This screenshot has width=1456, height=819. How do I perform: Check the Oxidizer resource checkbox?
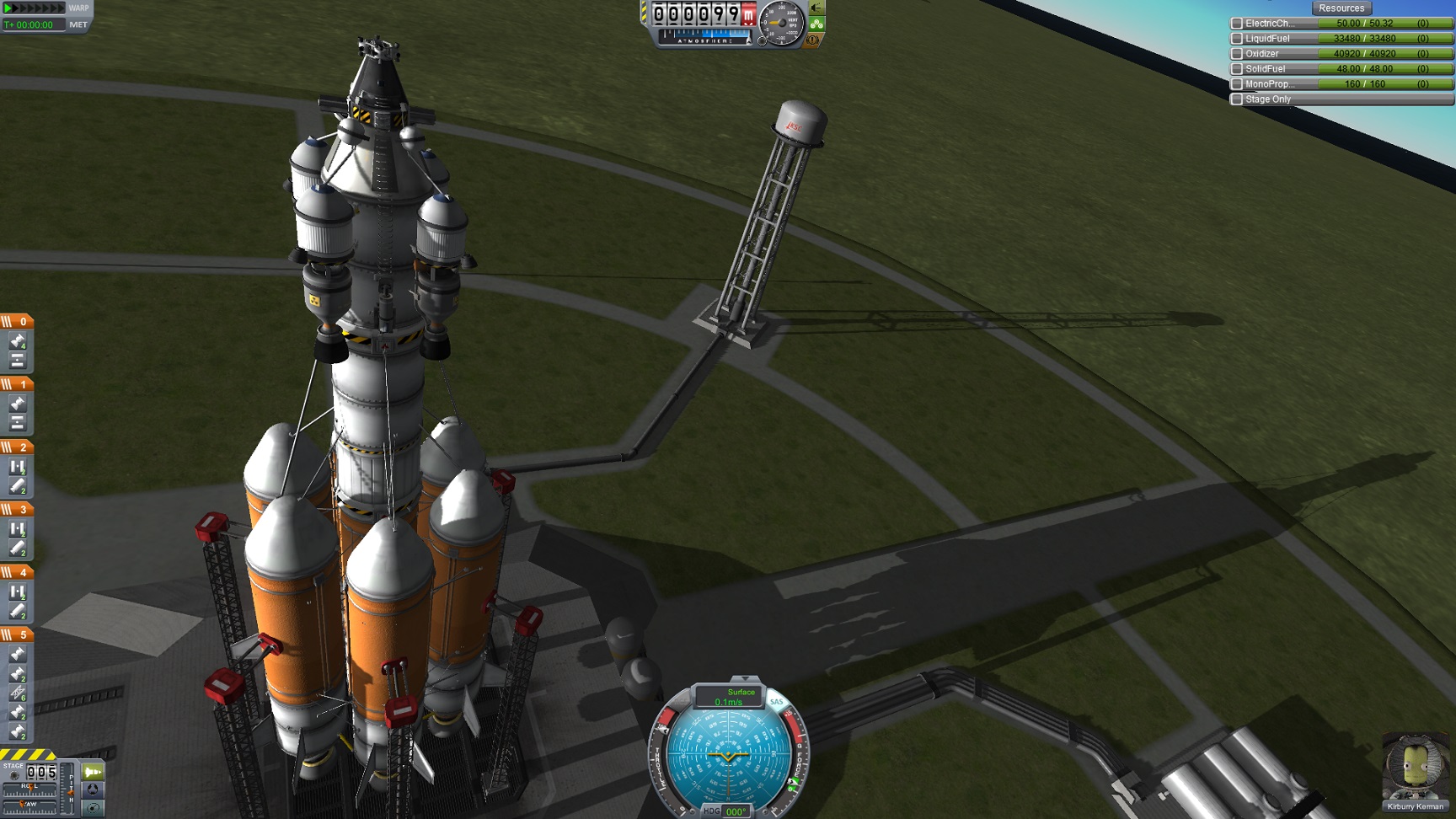(x=1237, y=54)
